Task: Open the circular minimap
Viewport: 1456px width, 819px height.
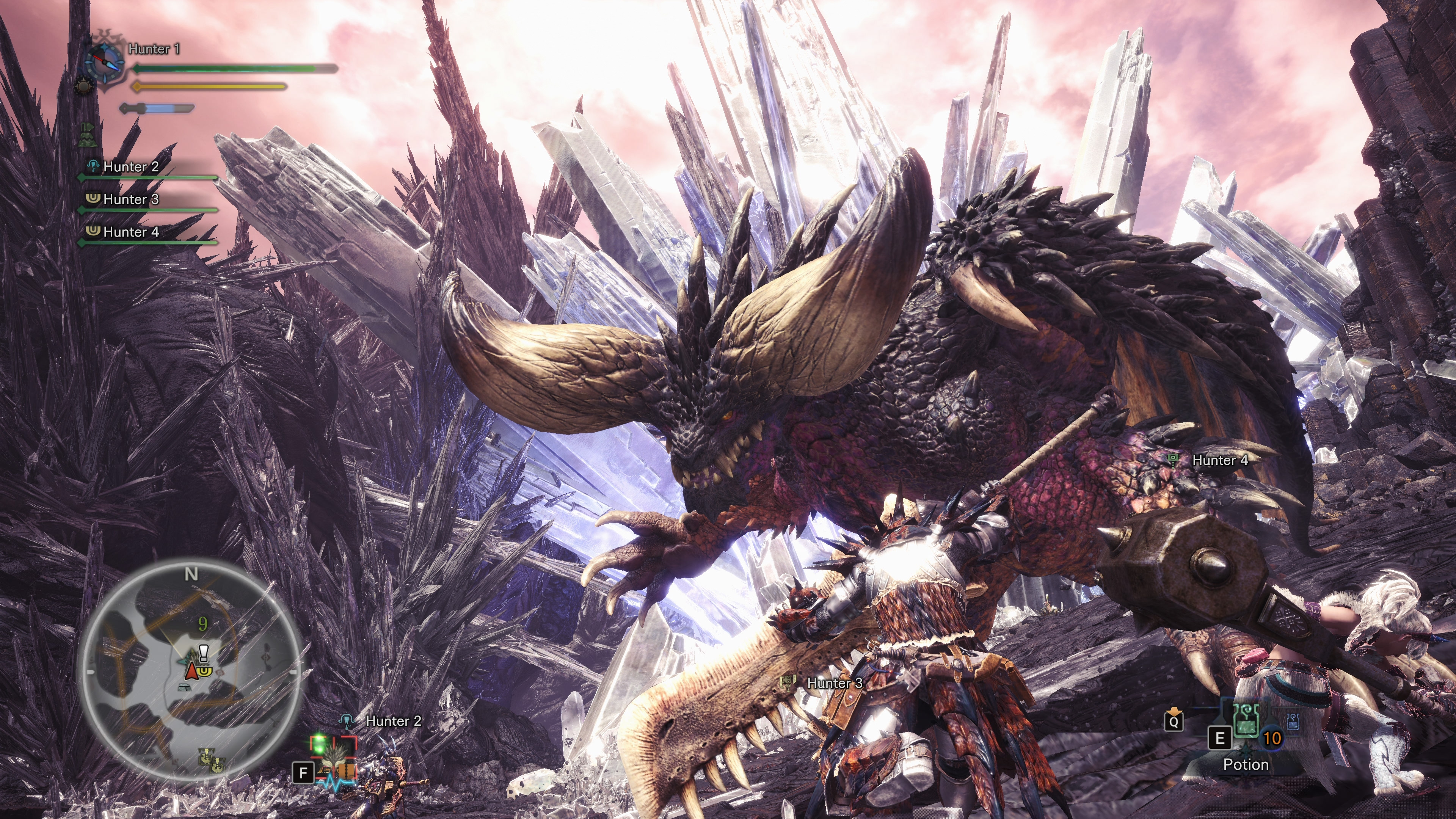Action: coord(191,670)
